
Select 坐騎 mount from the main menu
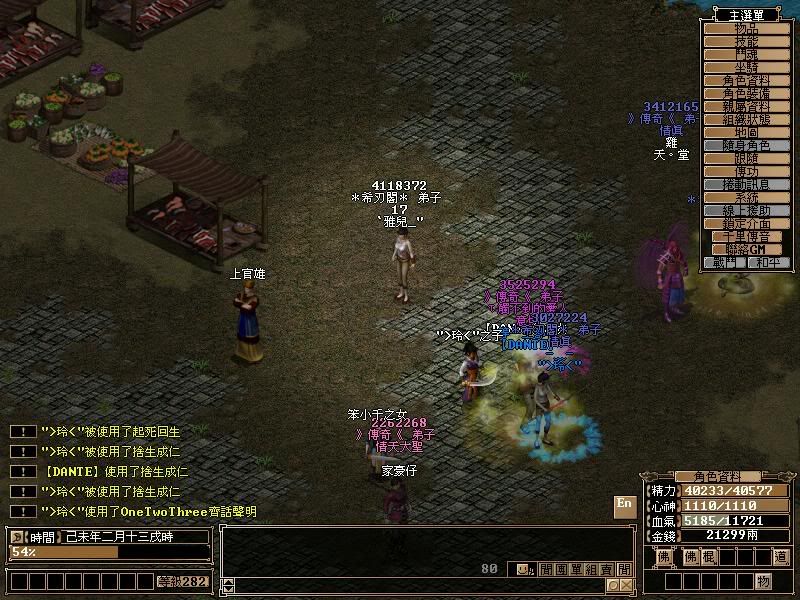click(x=746, y=67)
